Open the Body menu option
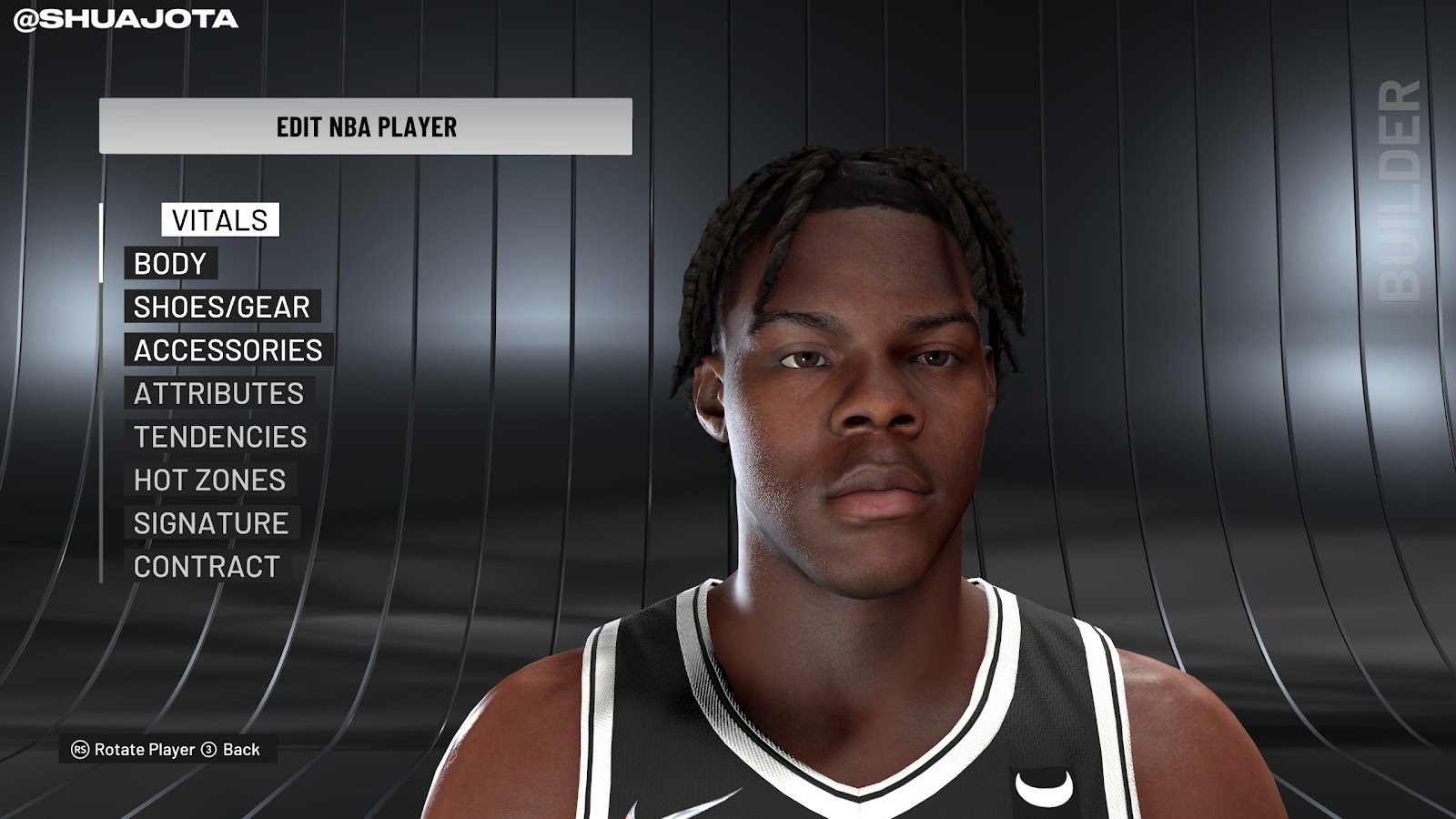Image resolution: width=1456 pixels, height=819 pixels. coord(170,264)
